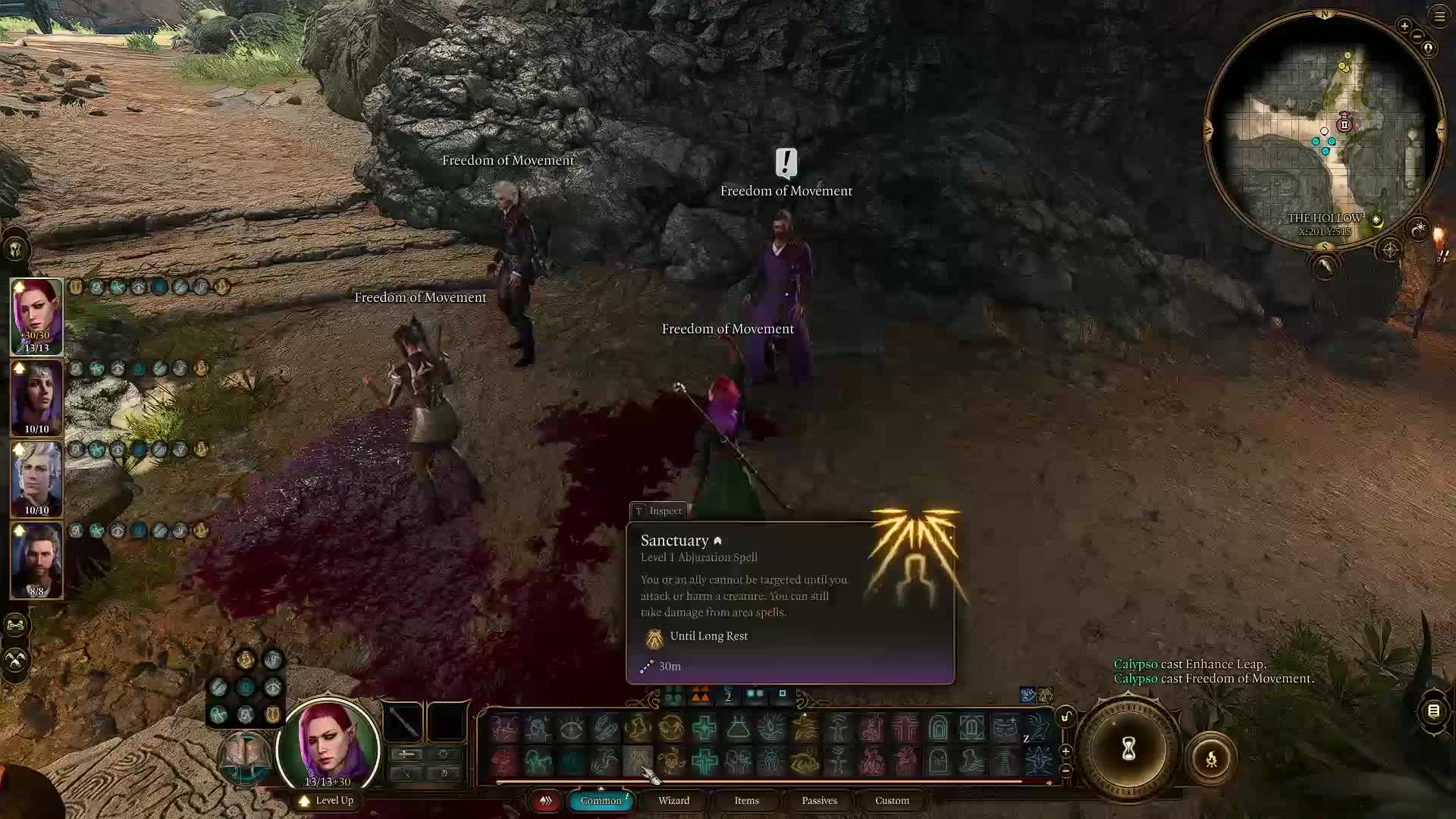Viewport: 1456px width, 819px height.
Task: Switch to the Wizard hotbar tab
Action: [x=673, y=801]
